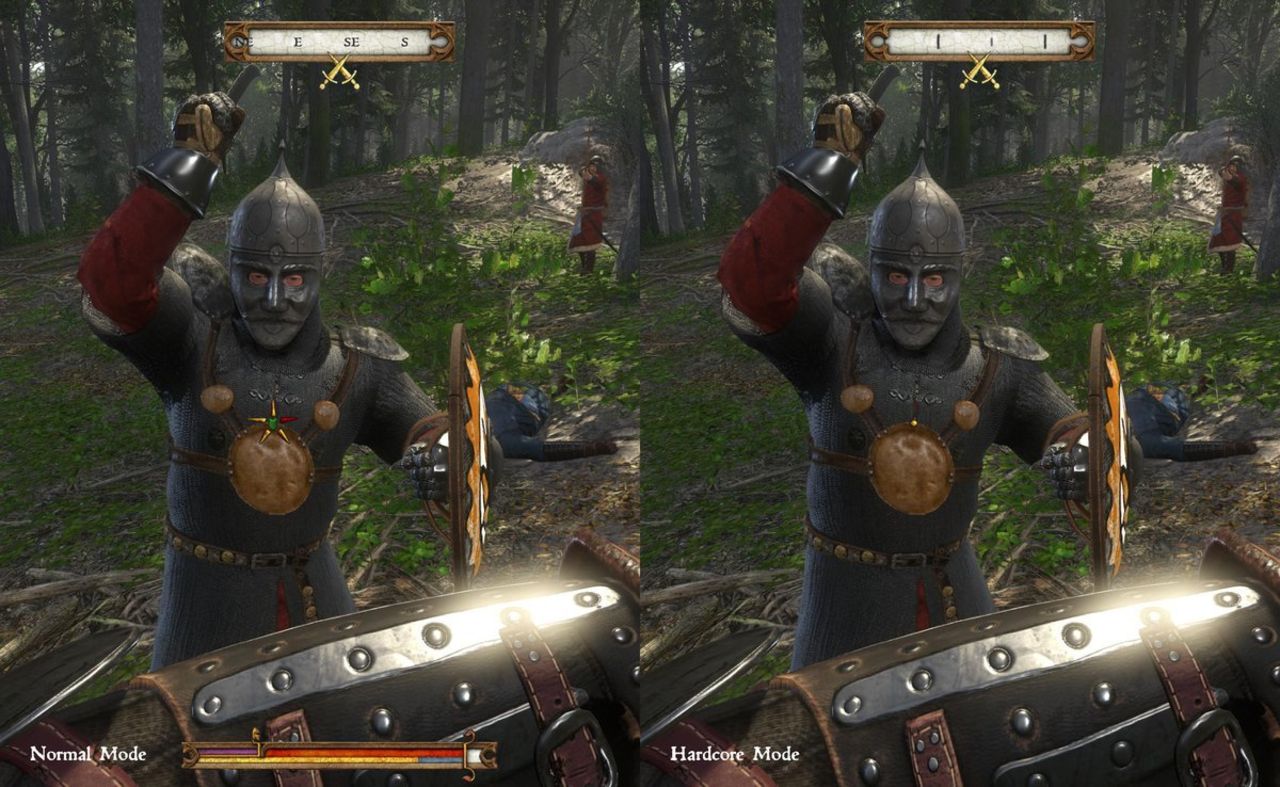
Task: Expand the ornate left end-cap of the compass frame
Action: click(x=237, y=43)
